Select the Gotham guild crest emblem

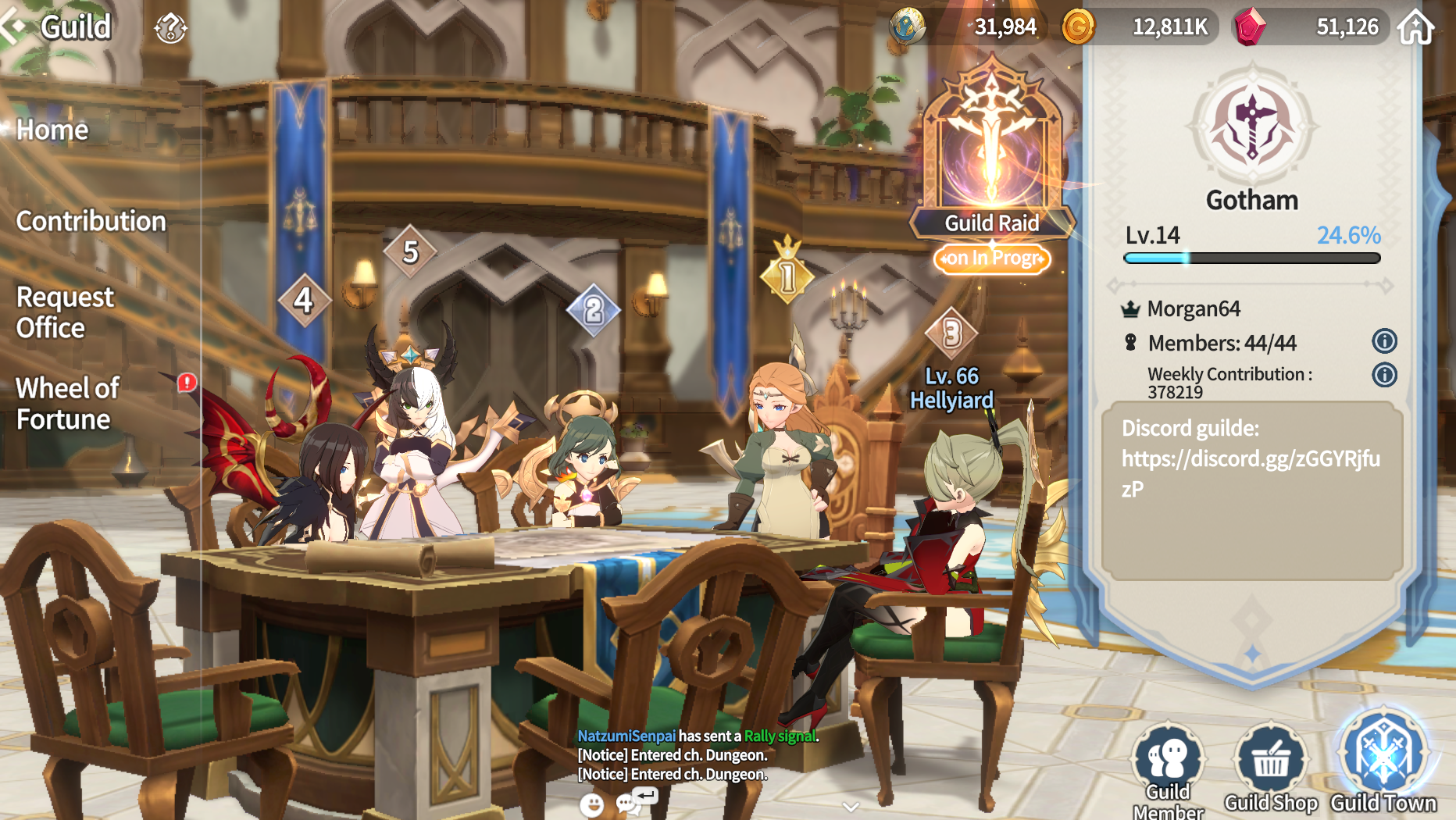tap(1251, 125)
